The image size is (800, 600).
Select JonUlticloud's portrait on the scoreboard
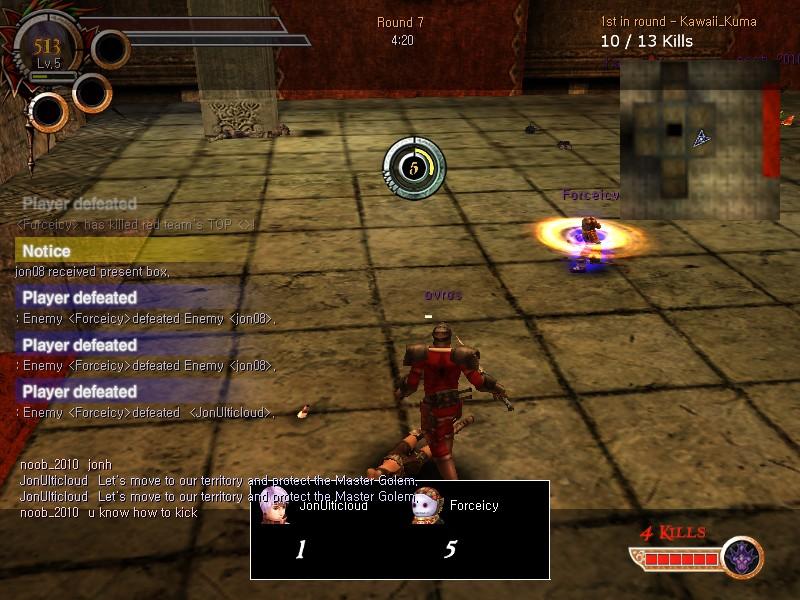275,506
